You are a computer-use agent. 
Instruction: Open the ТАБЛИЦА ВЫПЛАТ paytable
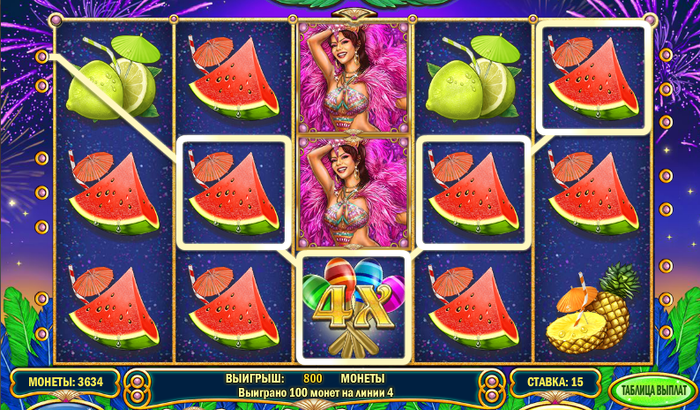point(653,389)
